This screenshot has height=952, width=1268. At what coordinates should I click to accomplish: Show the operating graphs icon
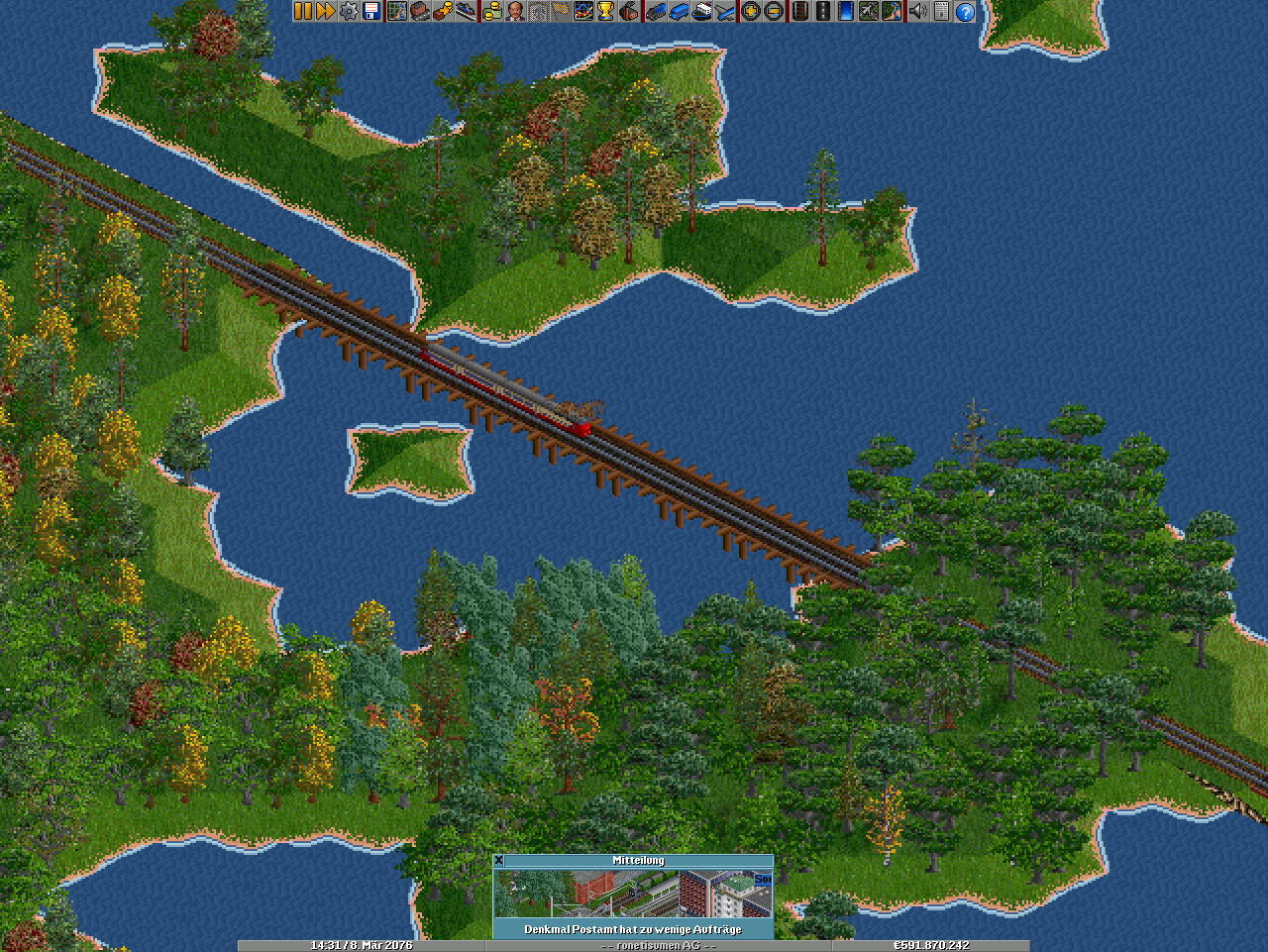click(582, 11)
